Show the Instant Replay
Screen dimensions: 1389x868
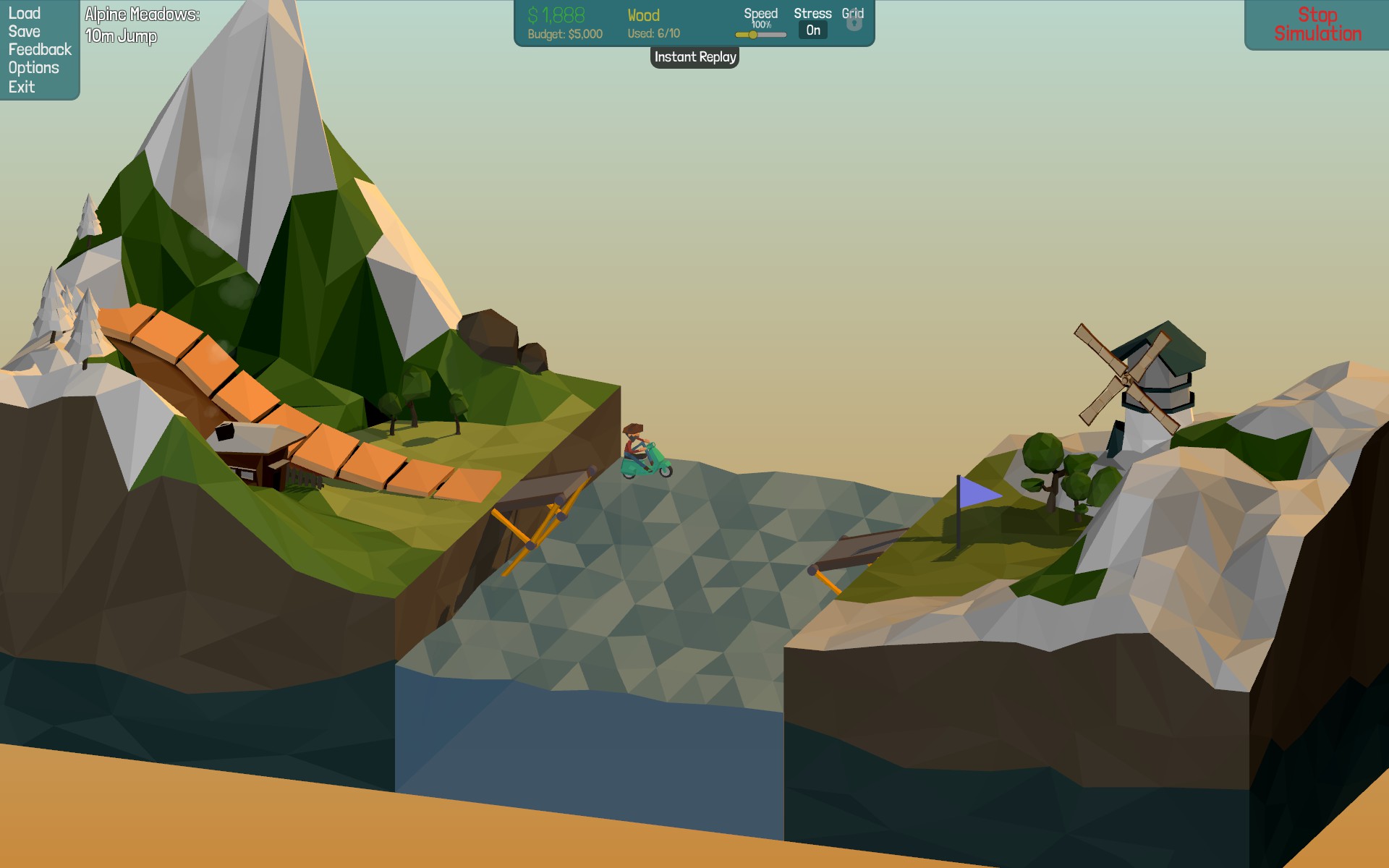click(x=694, y=57)
